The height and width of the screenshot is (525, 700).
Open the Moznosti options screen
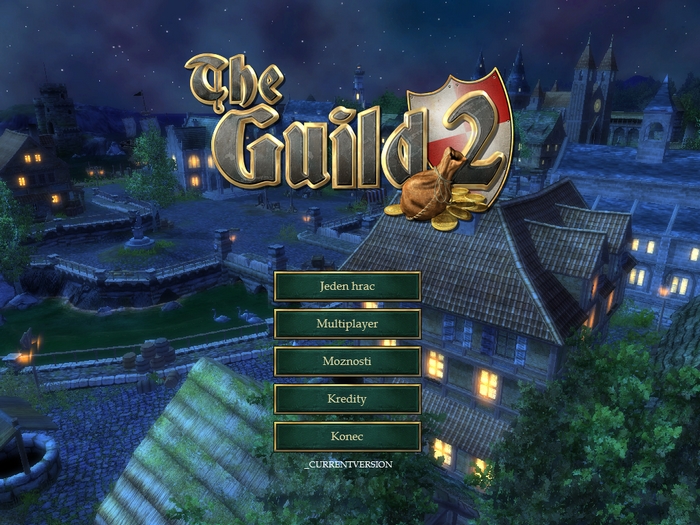pos(347,361)
